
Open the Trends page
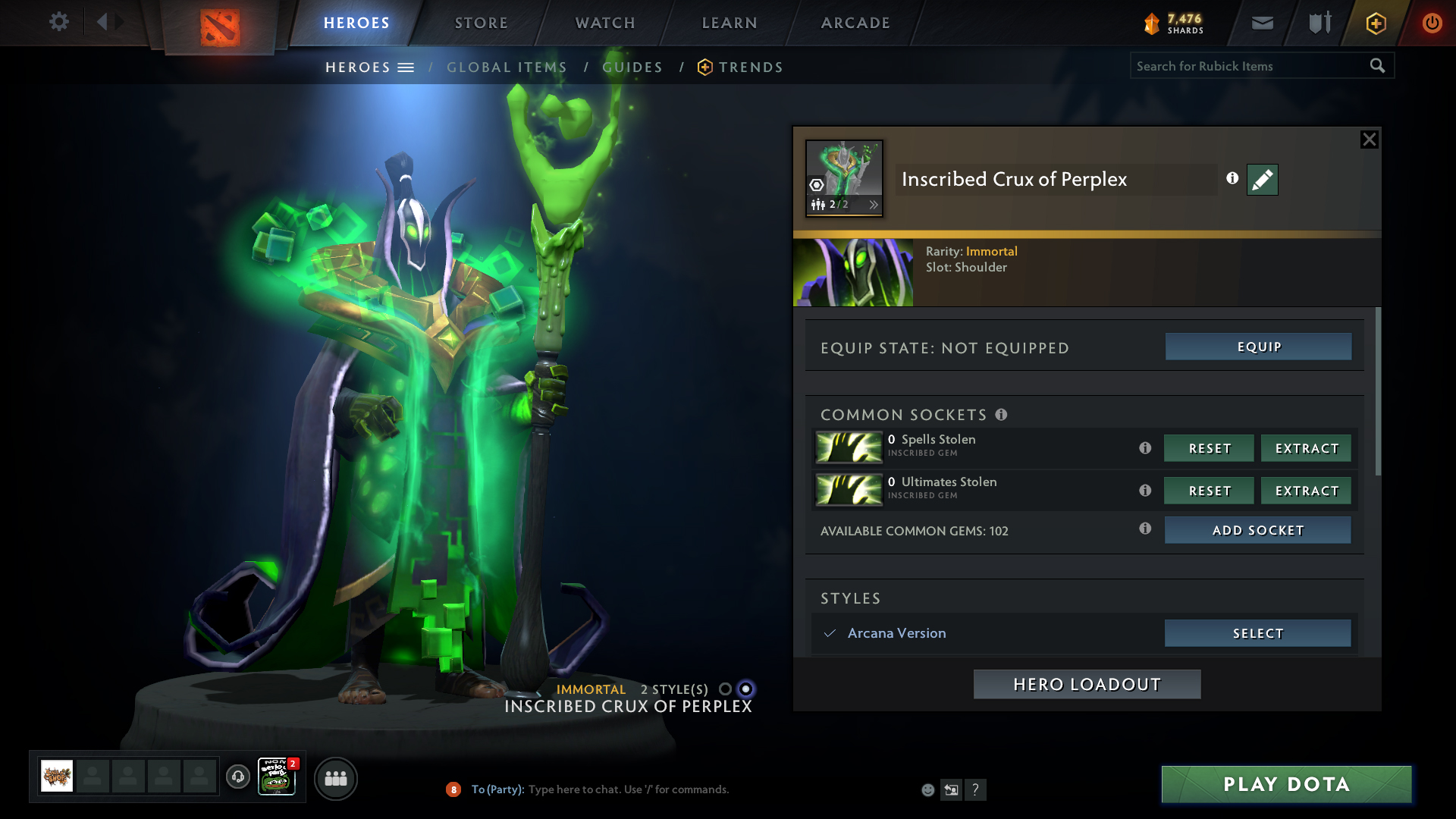point(750,67)
